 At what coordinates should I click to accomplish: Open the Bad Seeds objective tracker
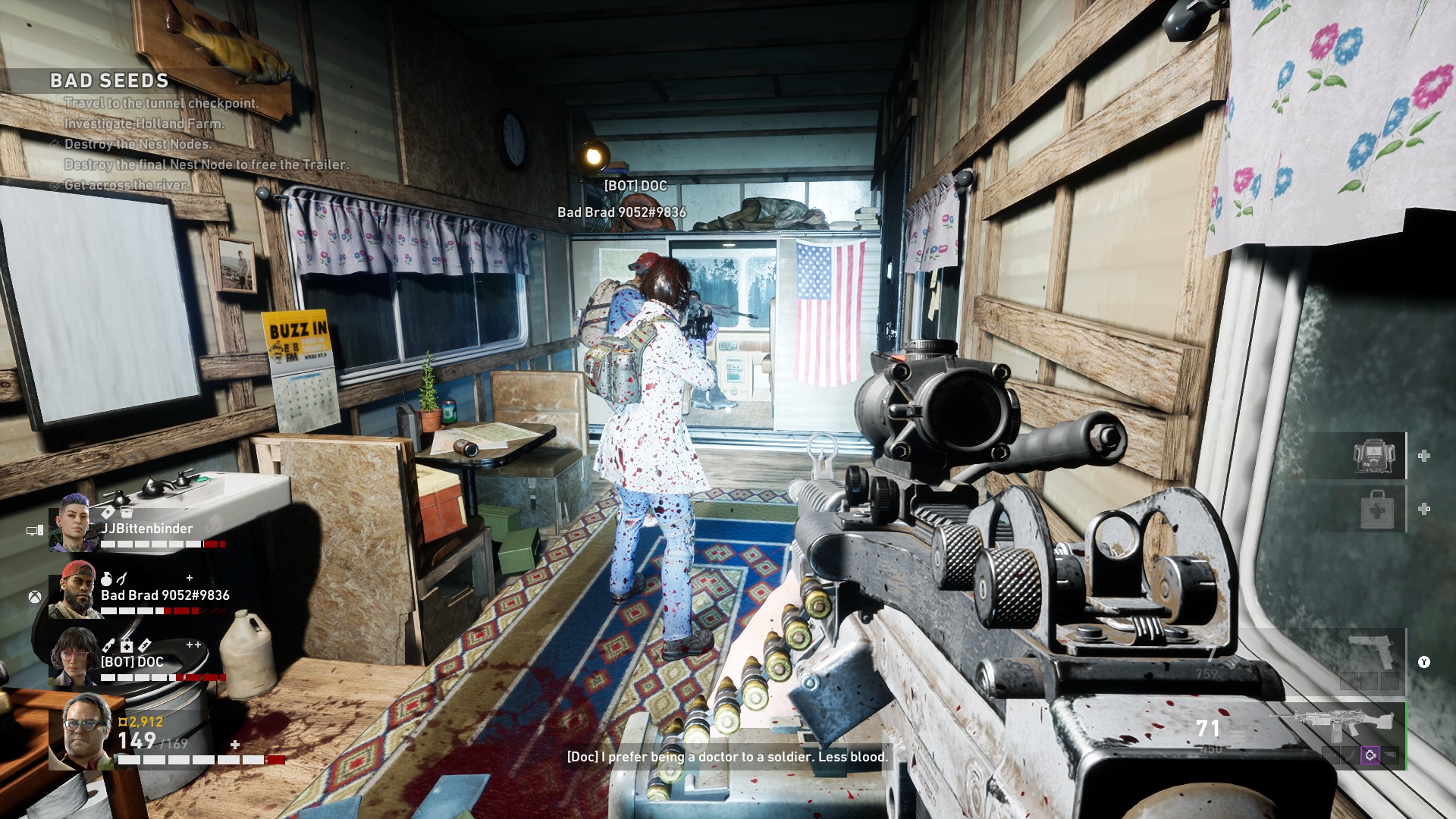(109, 80)
